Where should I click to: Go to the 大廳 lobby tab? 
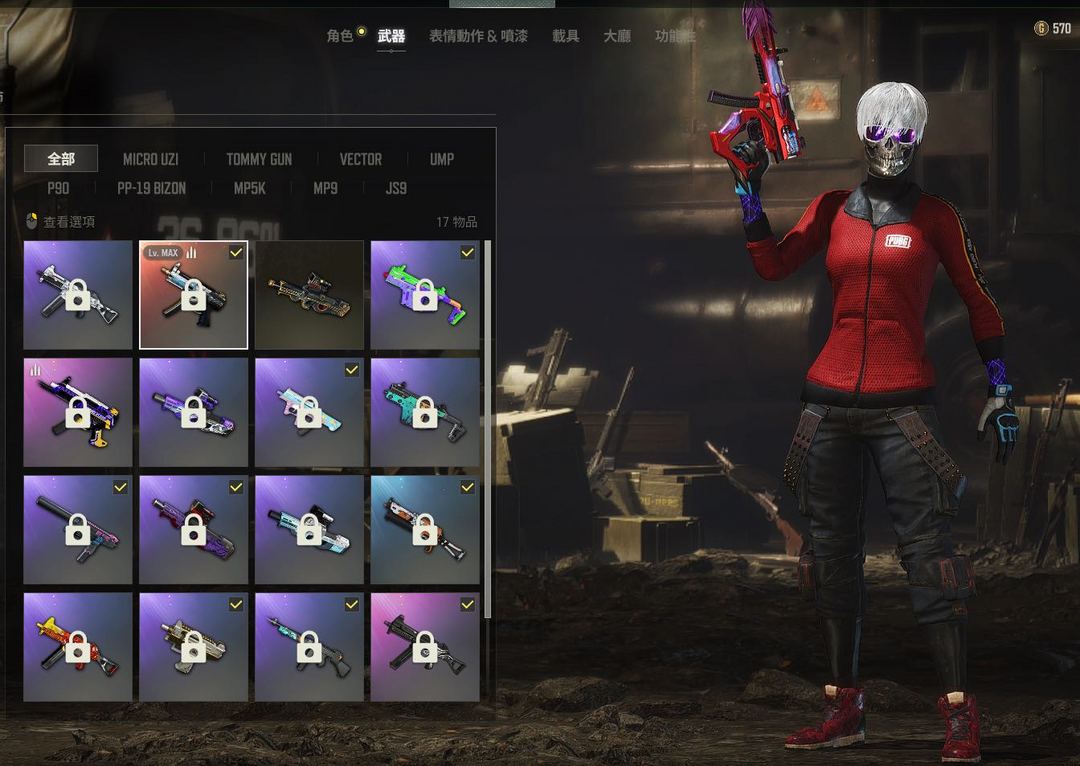pos(617,36)
